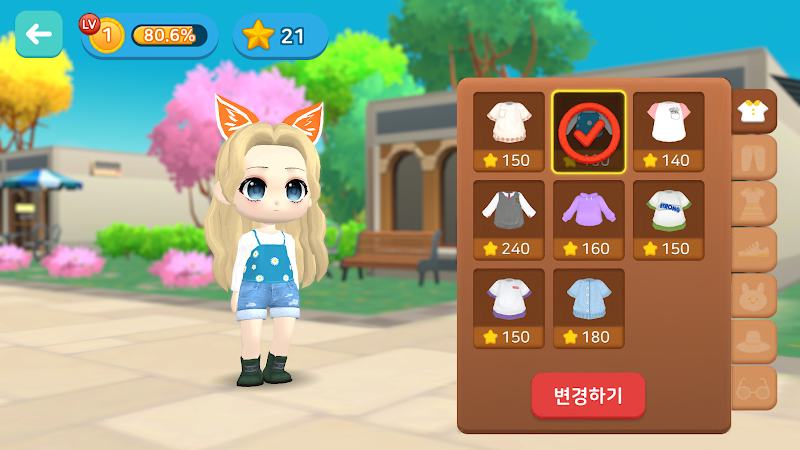Screen dimensions: 800x450
Task: Select the gray vest outfit for 240
Action: [509, 220]
